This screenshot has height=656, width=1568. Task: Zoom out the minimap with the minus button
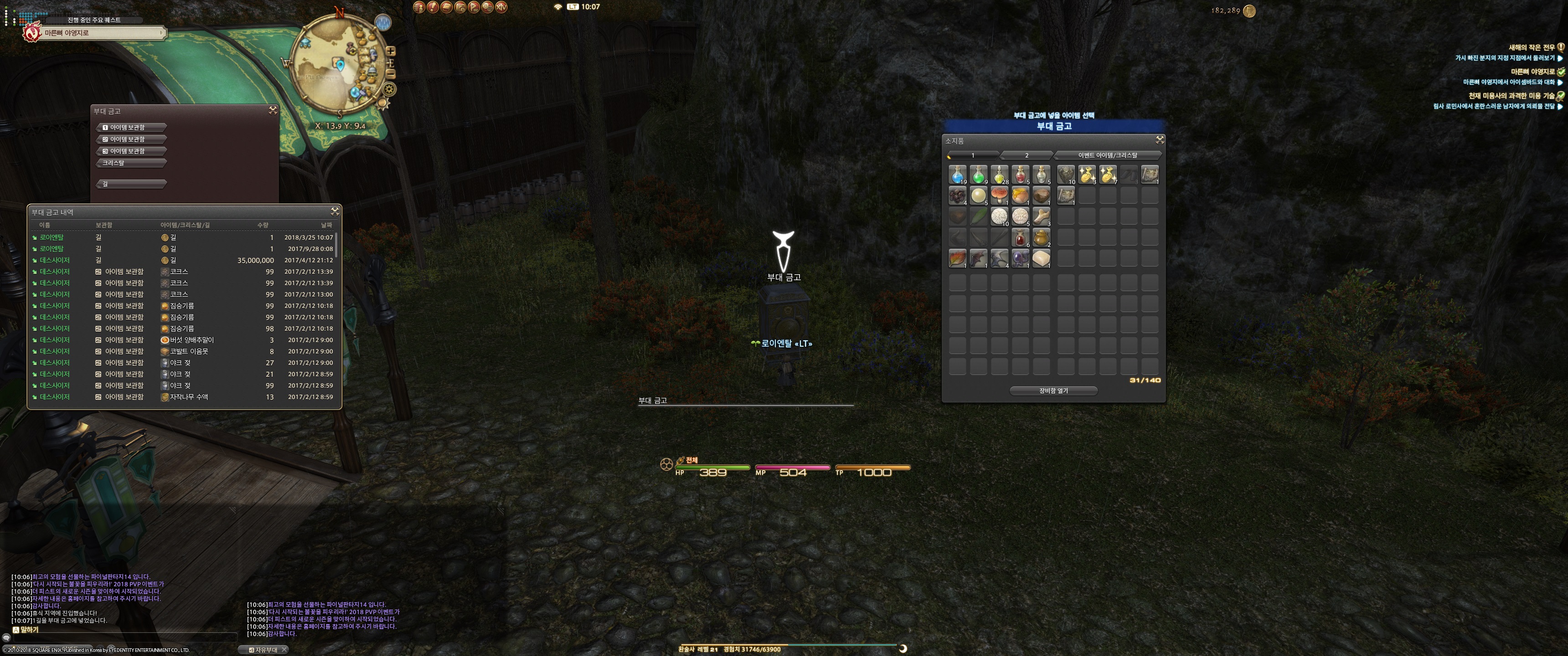pos(391,74)
